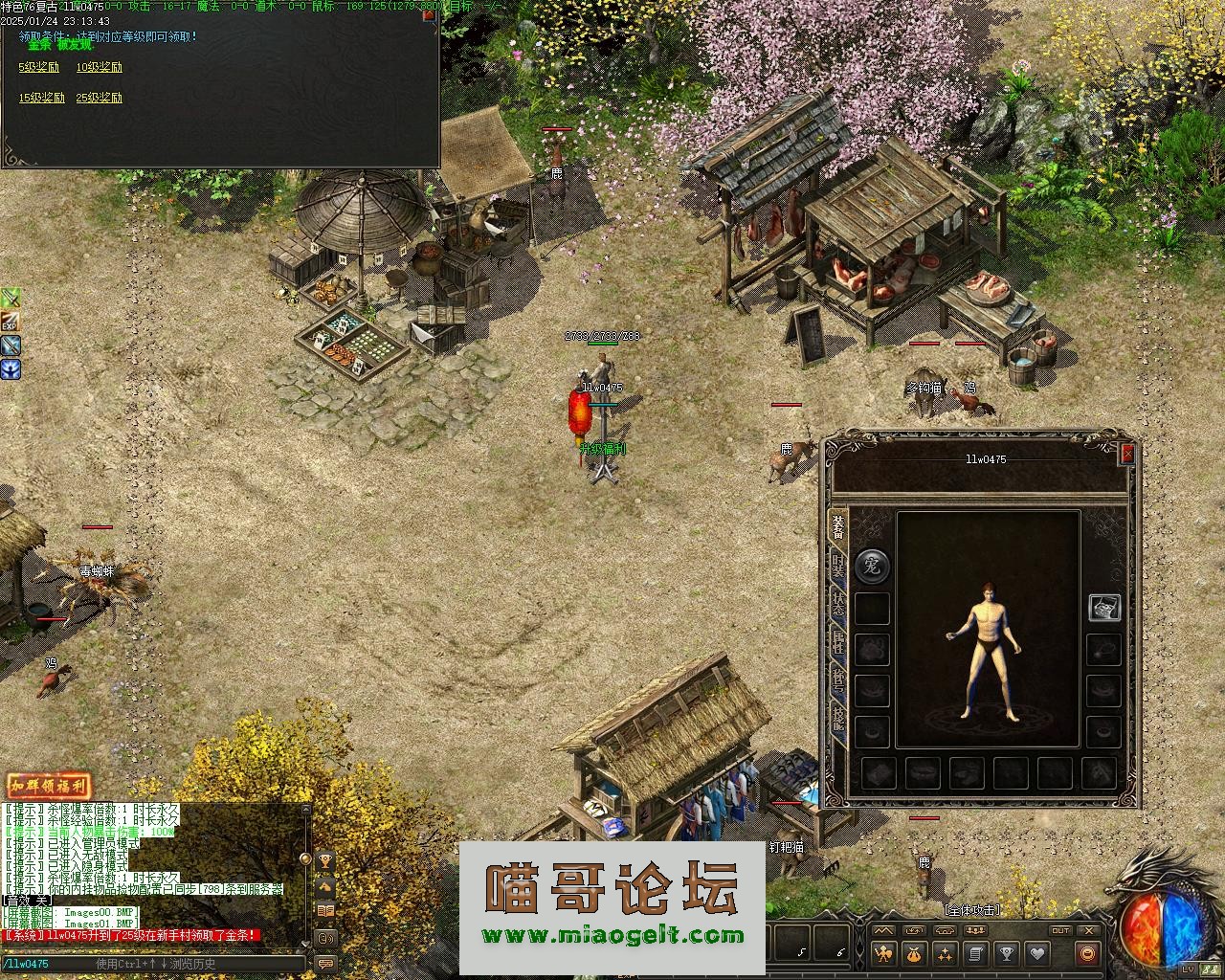Open the treasure chest icon in character panel
1225x980 pixels.
tap(1104, 607)
